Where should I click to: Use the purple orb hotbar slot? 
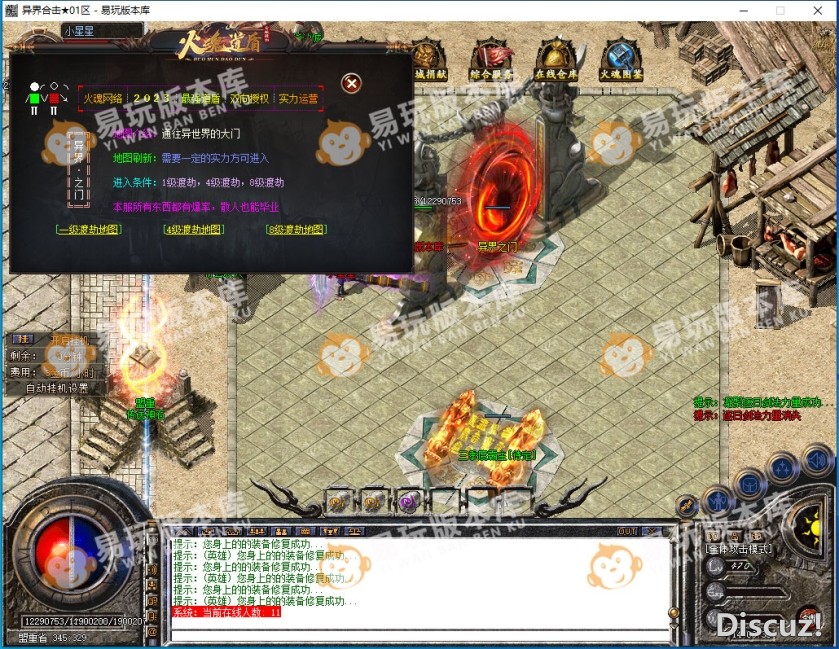pos(407,501)
